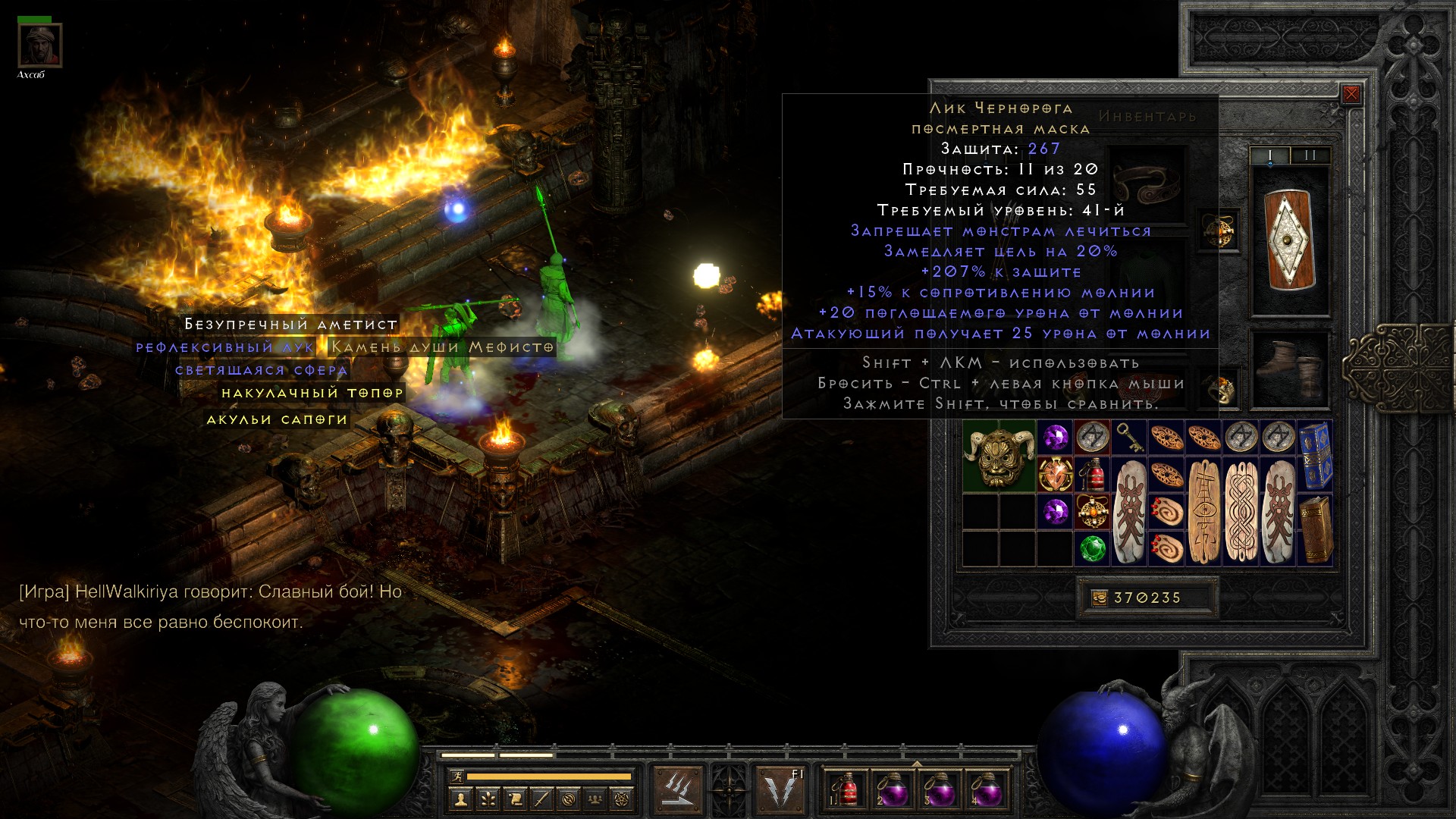Pick up the green emerald gem

1092,548
